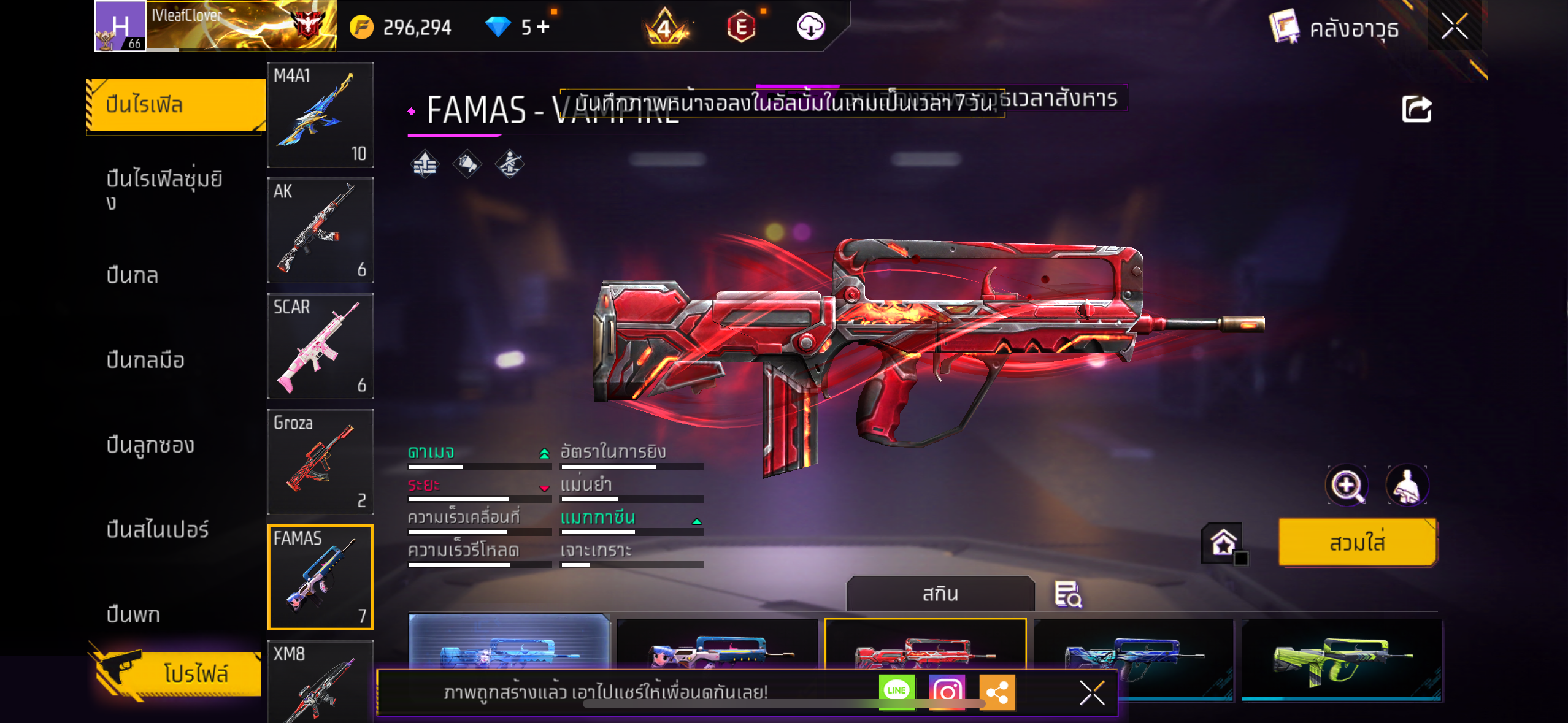Dismiss the screenshot share banner
This screenshot has height=723, width=1568.
pos(1092,693)
